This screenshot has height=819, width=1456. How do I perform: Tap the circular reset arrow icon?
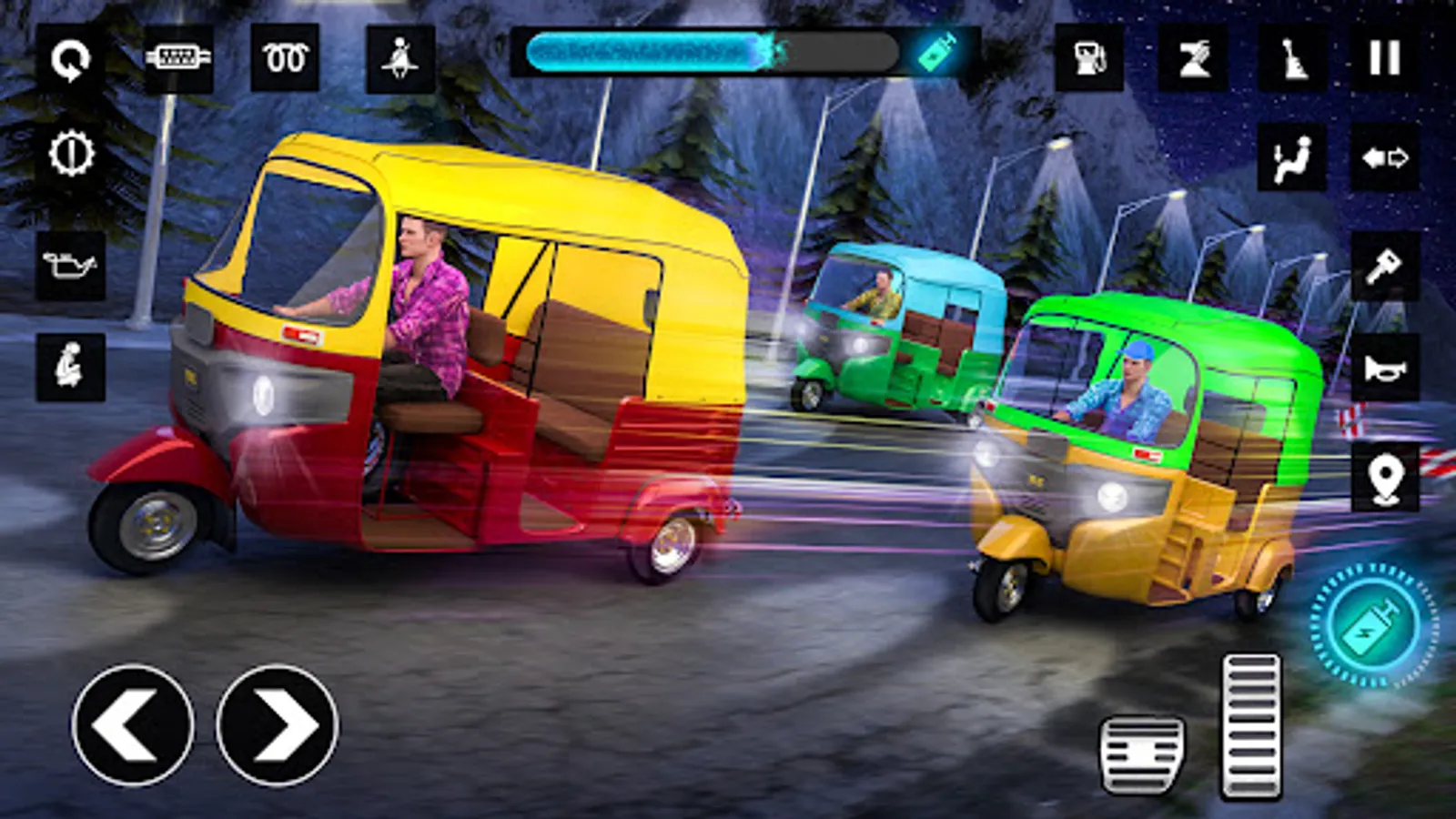(70, 60)
